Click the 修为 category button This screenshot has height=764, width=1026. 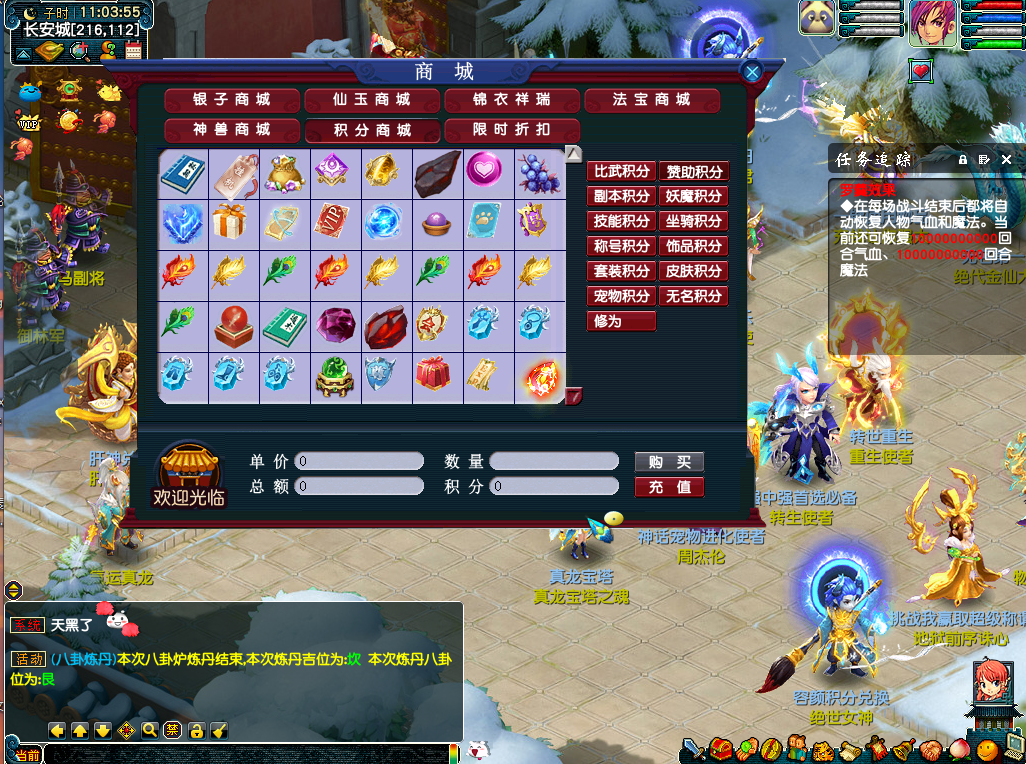click(621, 321)
